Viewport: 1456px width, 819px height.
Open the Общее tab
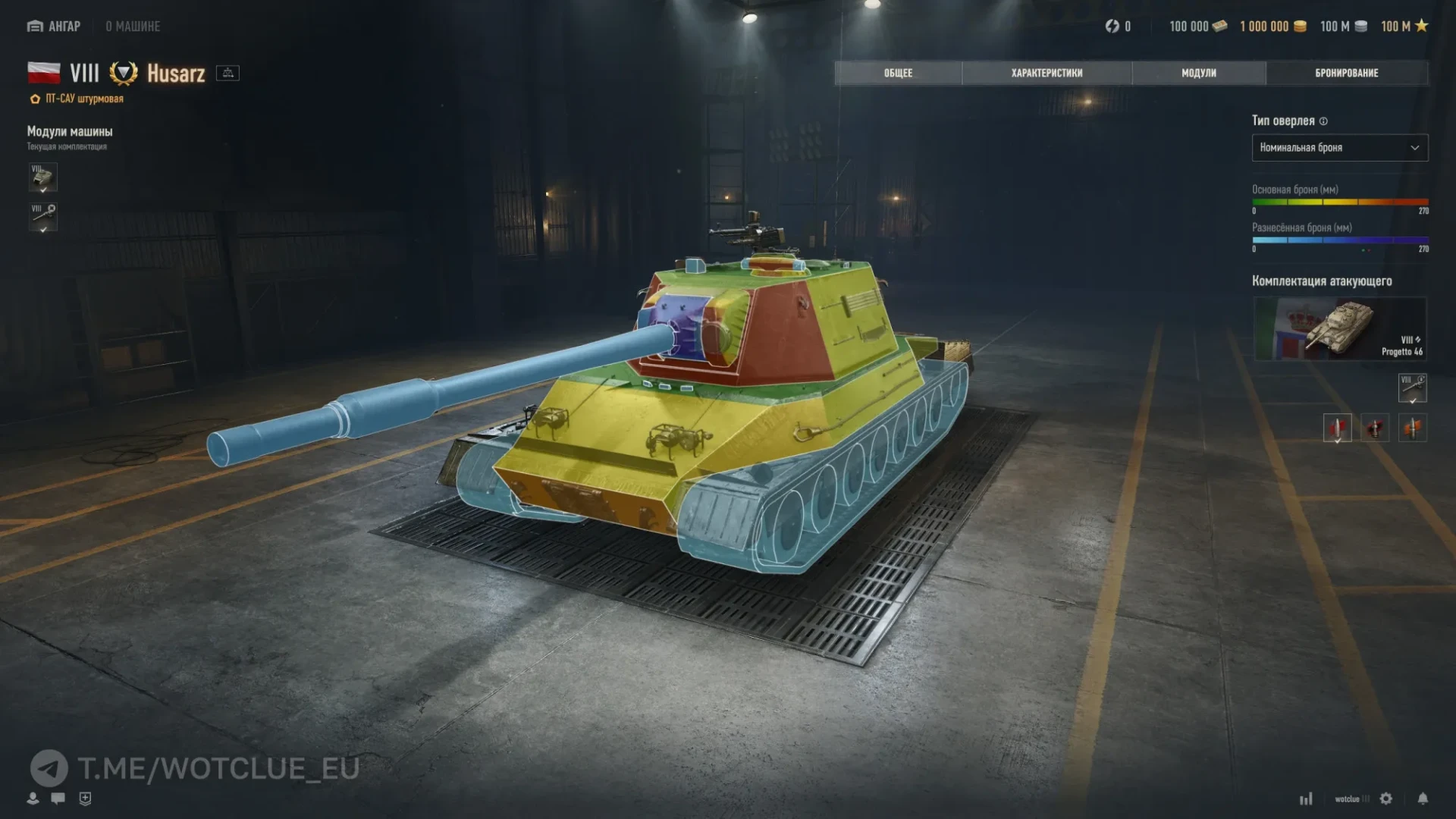tap(898, 73)
